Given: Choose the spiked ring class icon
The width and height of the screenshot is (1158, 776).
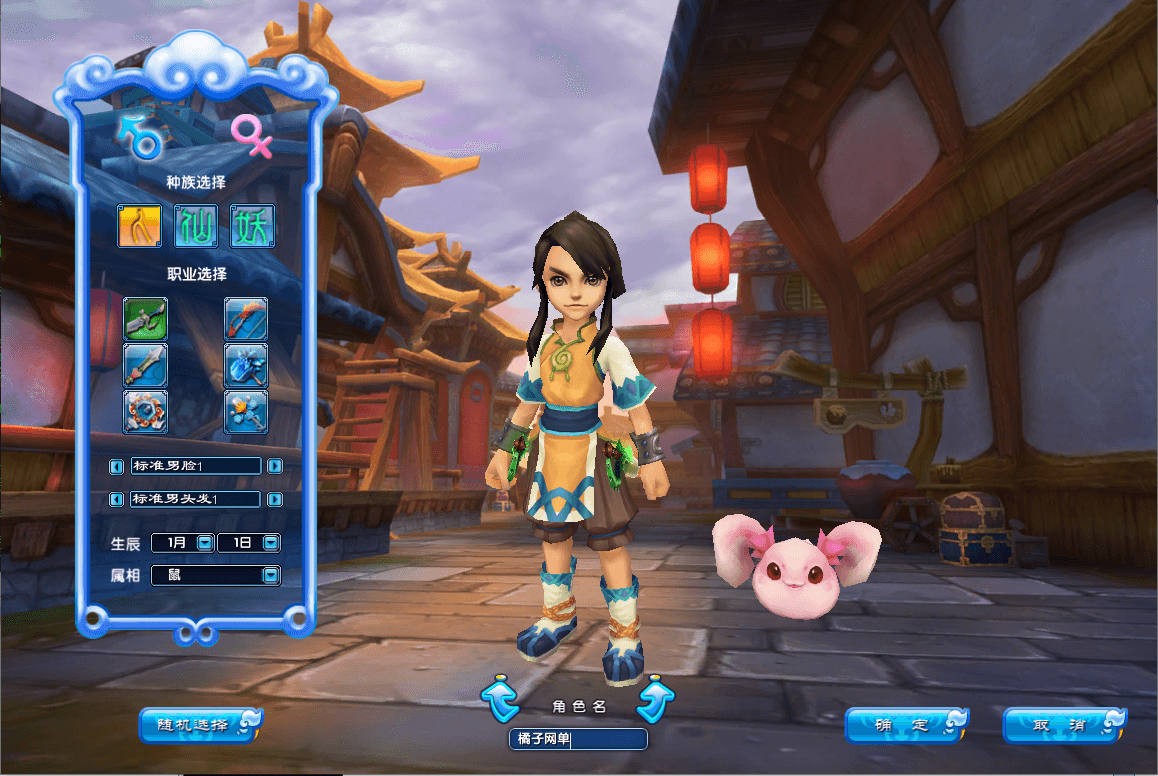Looking at the screenshot, I should 146,411.
